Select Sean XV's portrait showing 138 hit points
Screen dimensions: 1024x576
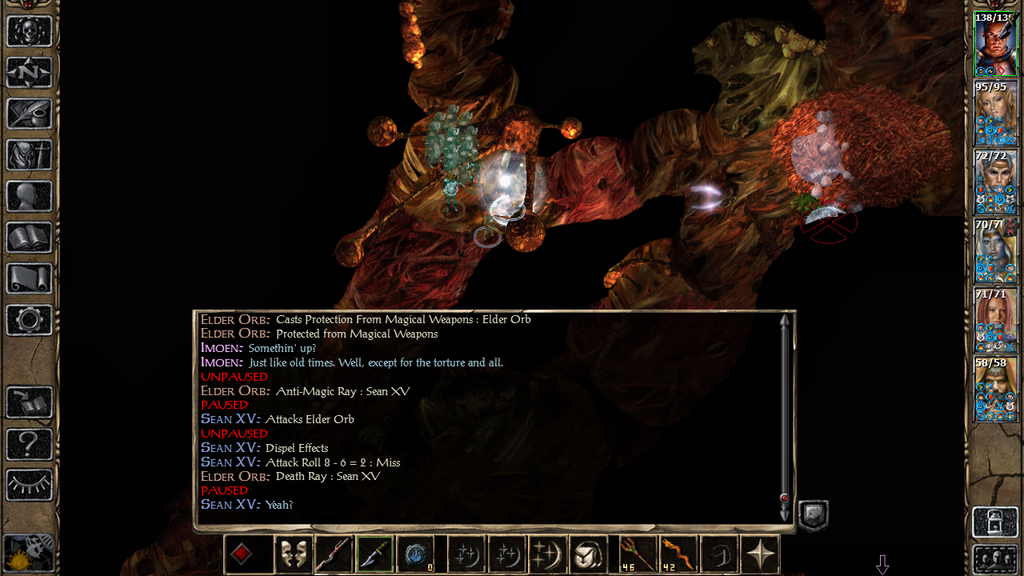pyautogui.click(x=994, y=45)
